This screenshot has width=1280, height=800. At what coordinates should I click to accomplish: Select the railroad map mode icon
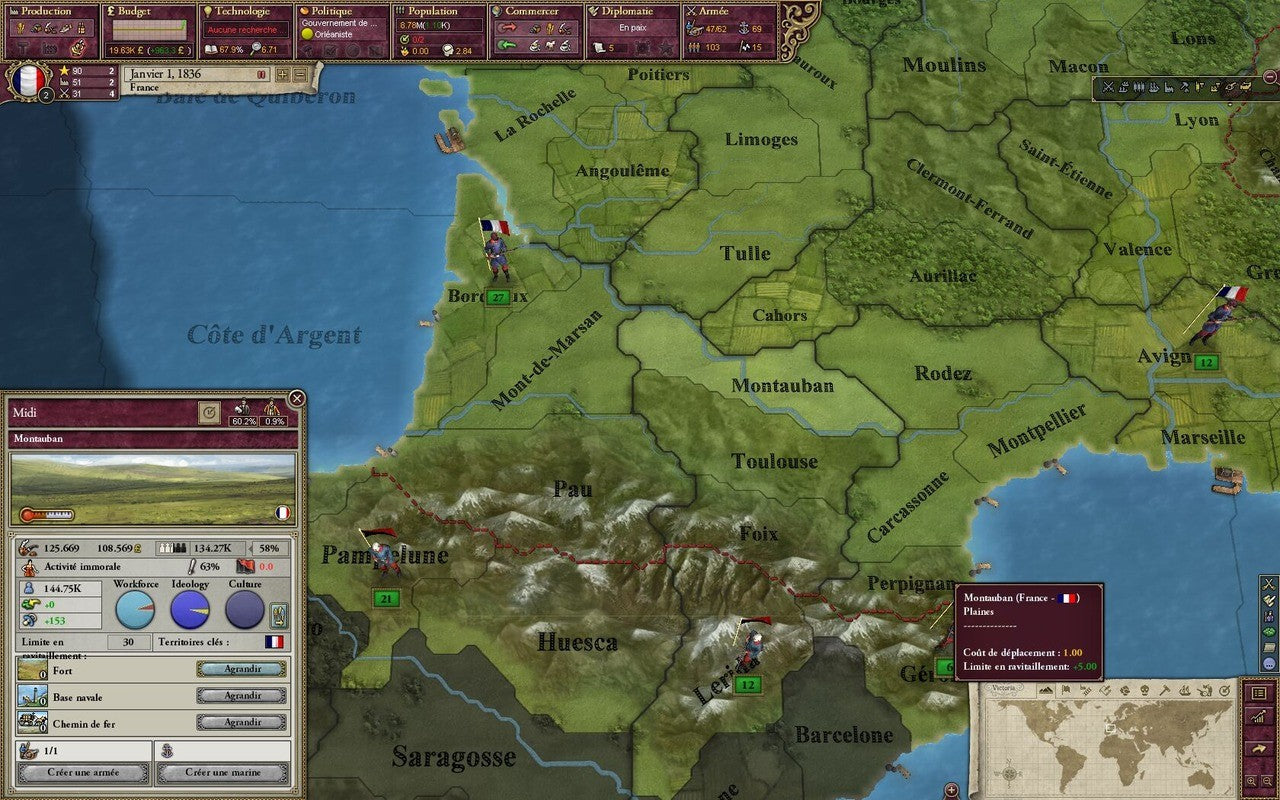[1246, 87]
